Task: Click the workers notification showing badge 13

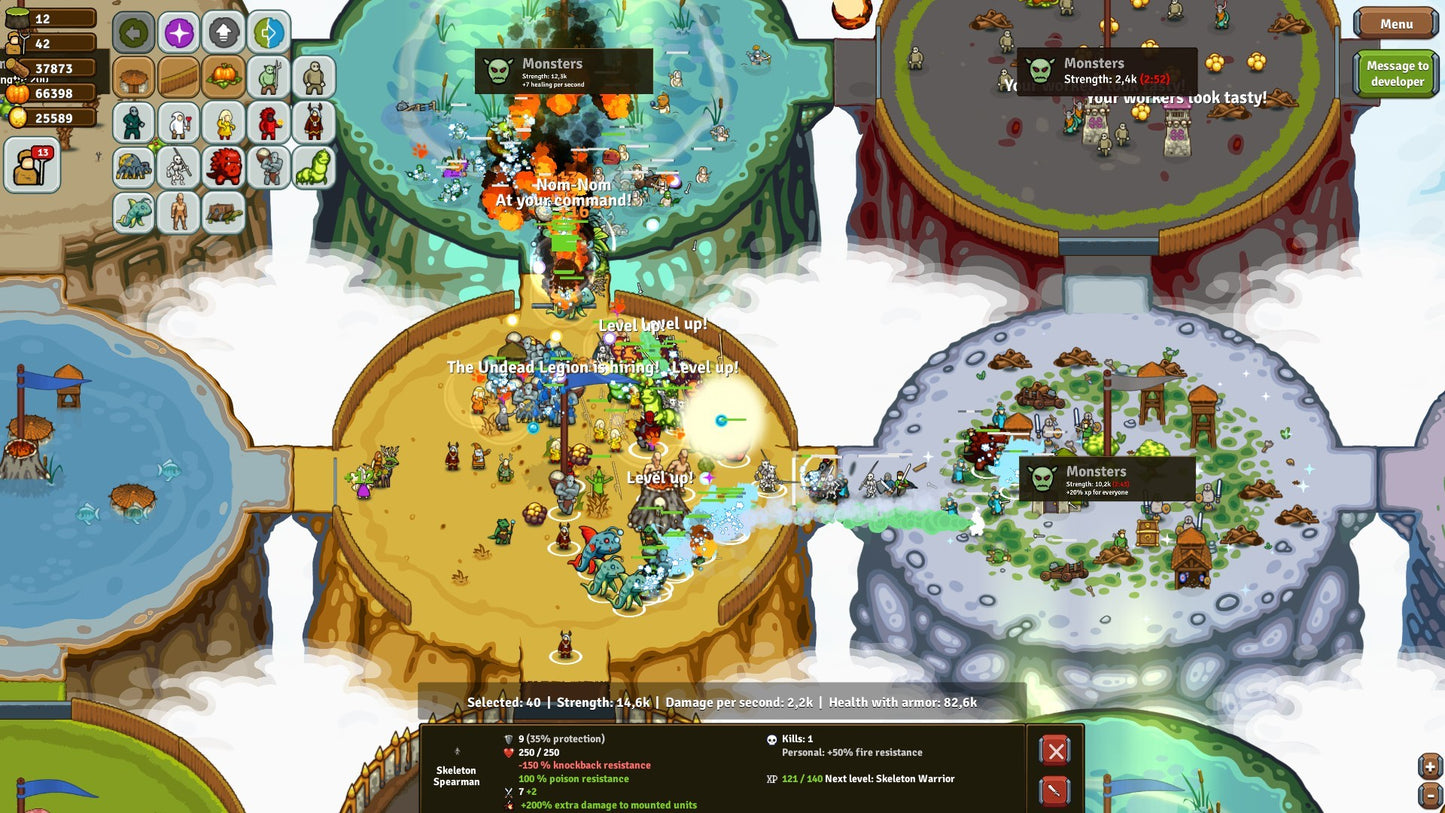Action: [x=32, y=163]
